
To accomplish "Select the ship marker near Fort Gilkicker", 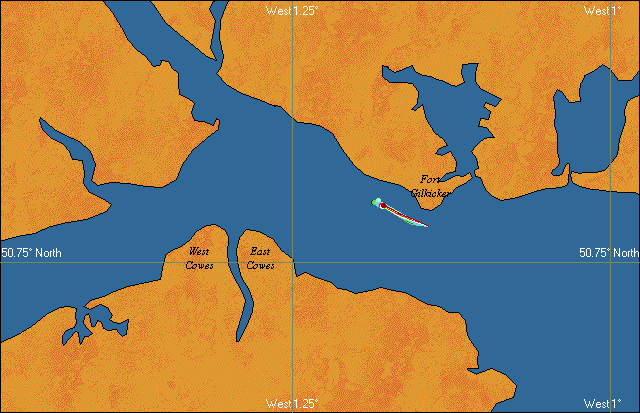I will tap(383, 206).
